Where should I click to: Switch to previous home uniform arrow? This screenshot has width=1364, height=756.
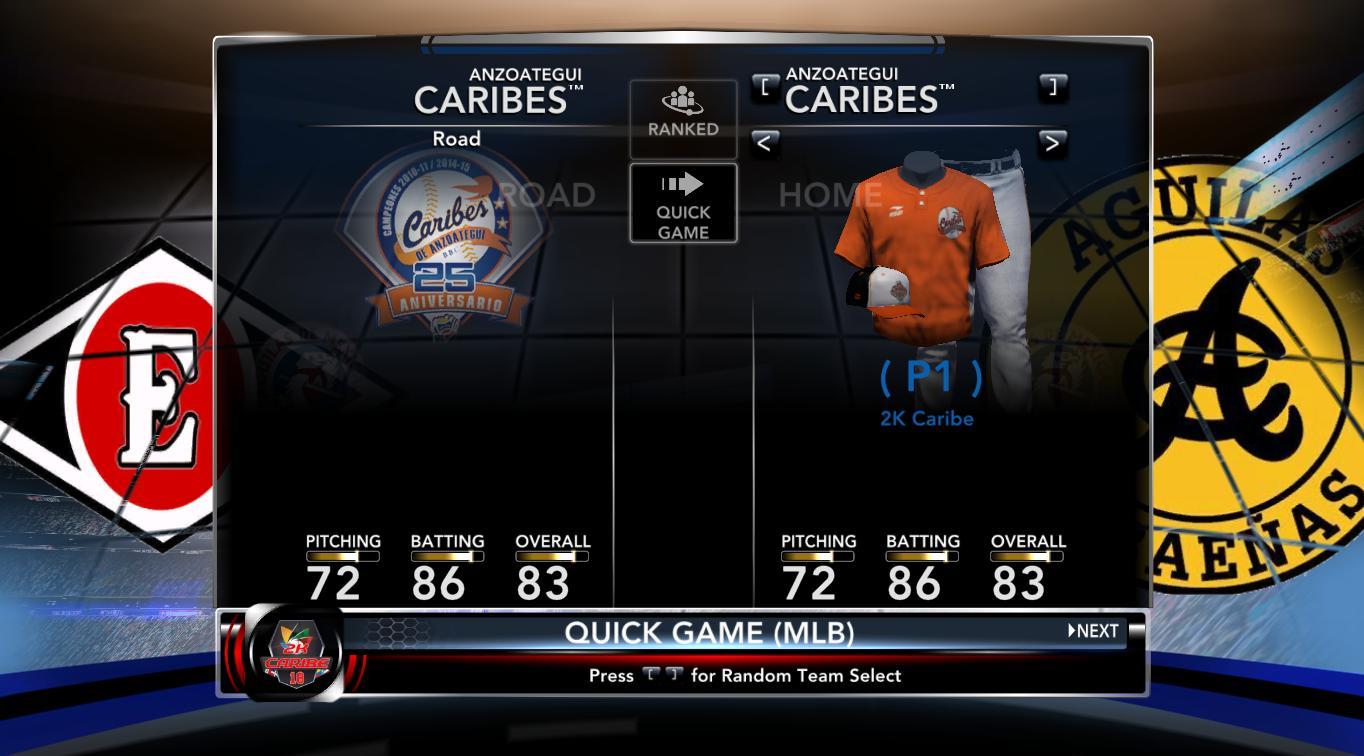(x=764, y=143)
